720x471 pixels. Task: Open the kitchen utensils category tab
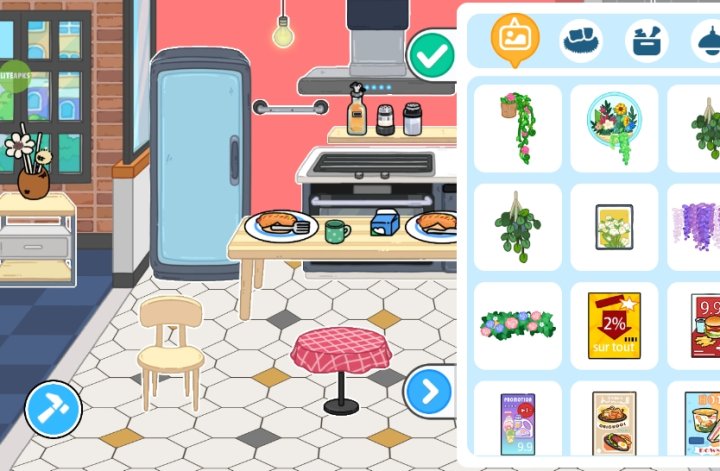(x=647, y=41)
